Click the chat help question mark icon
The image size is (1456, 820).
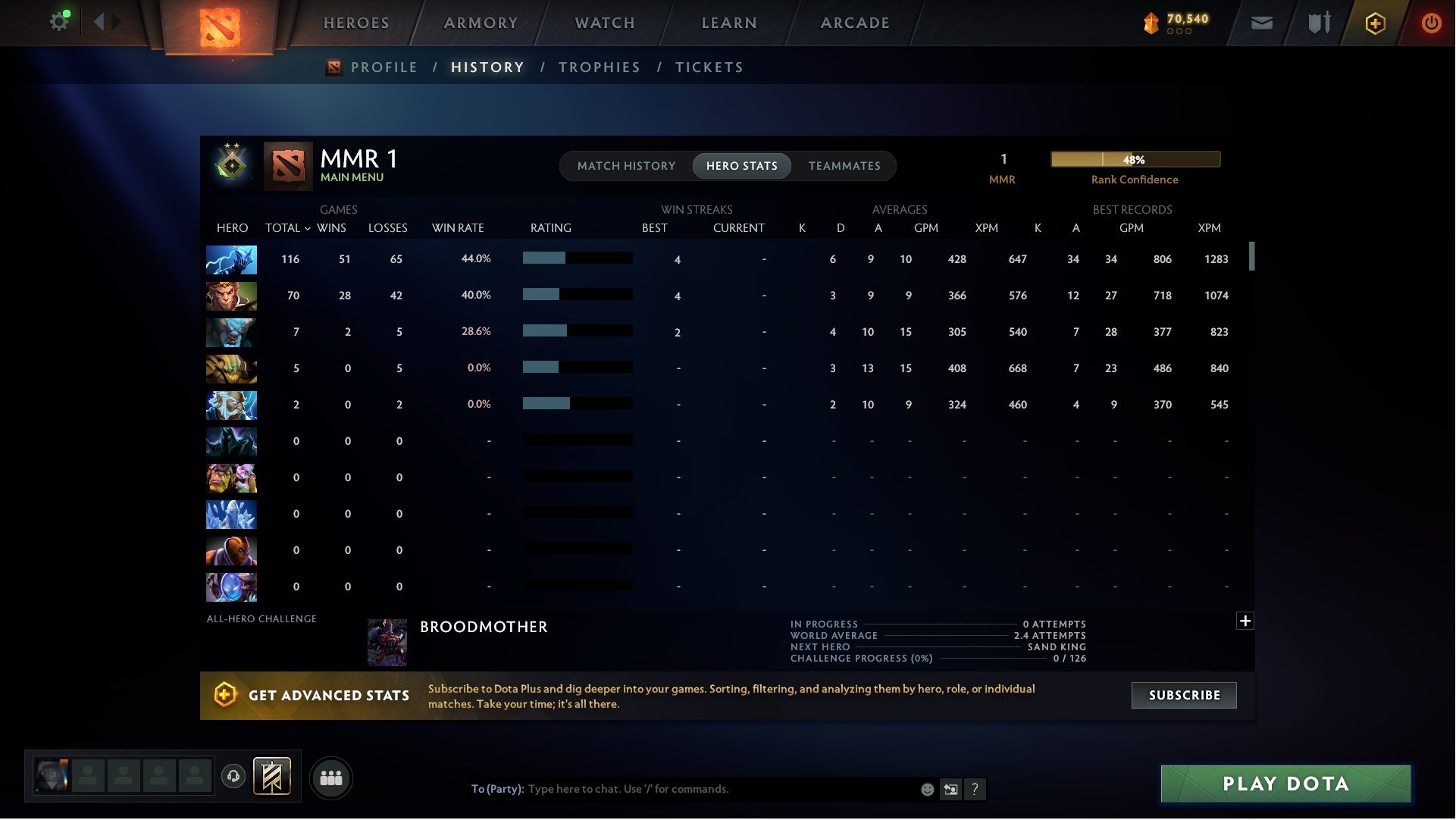click(975, 789)
